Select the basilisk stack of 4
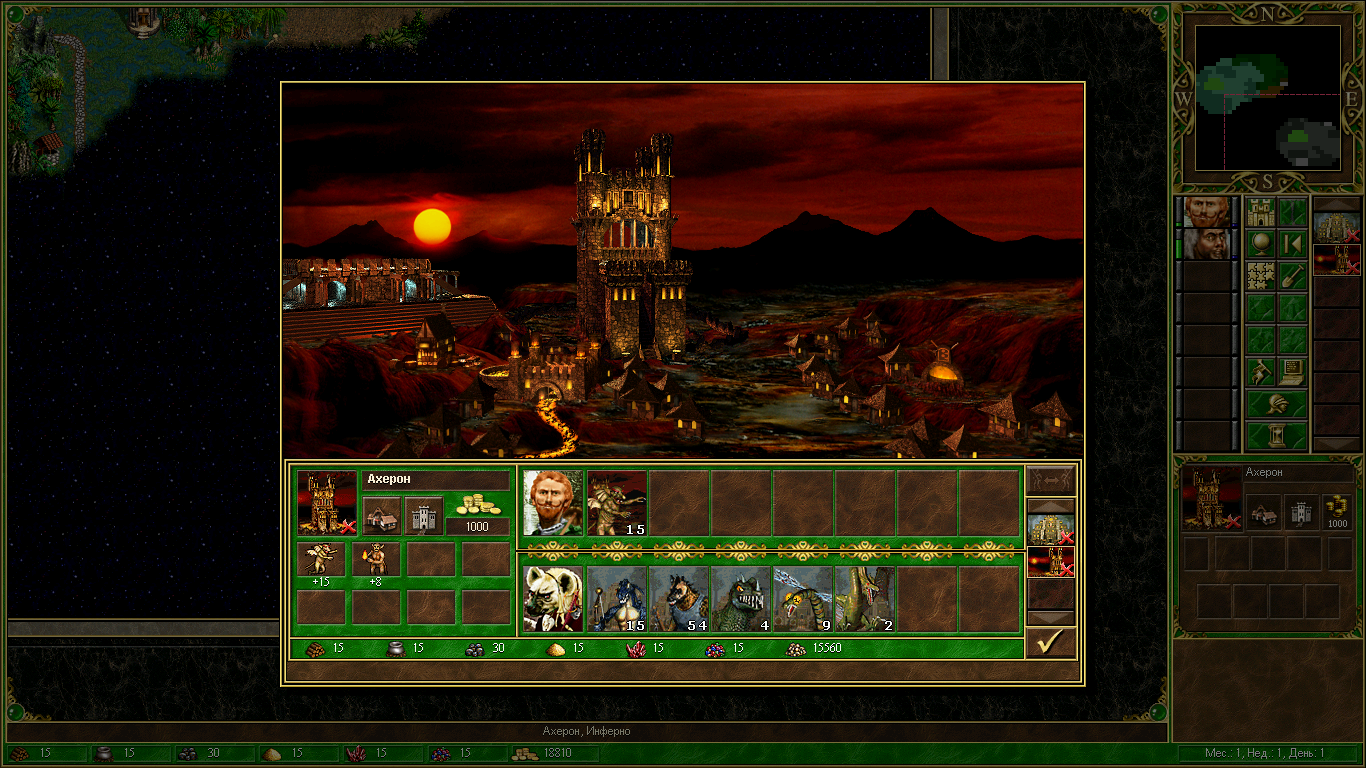 741,599
